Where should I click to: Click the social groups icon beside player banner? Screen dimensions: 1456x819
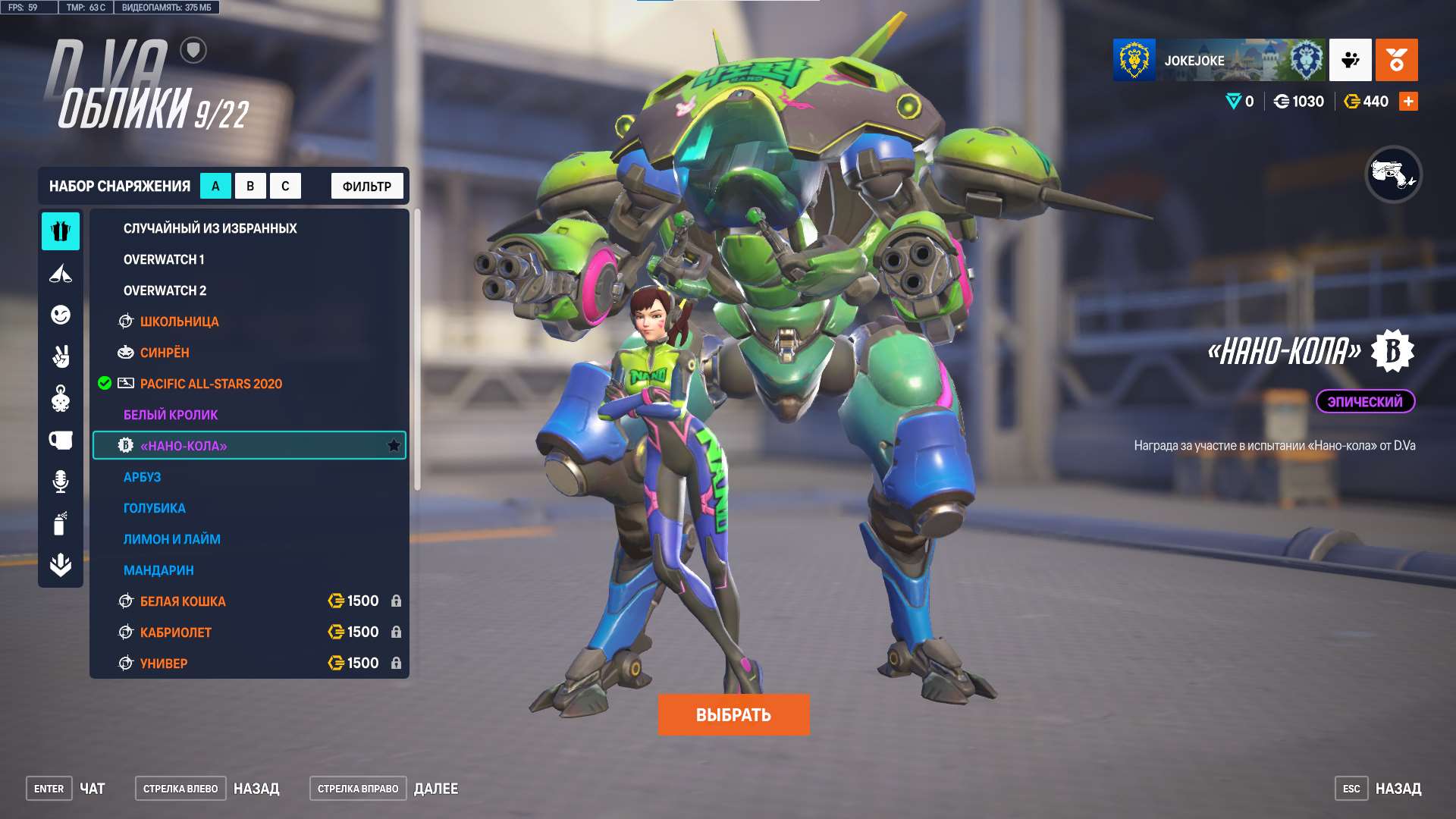(1349, 61)
